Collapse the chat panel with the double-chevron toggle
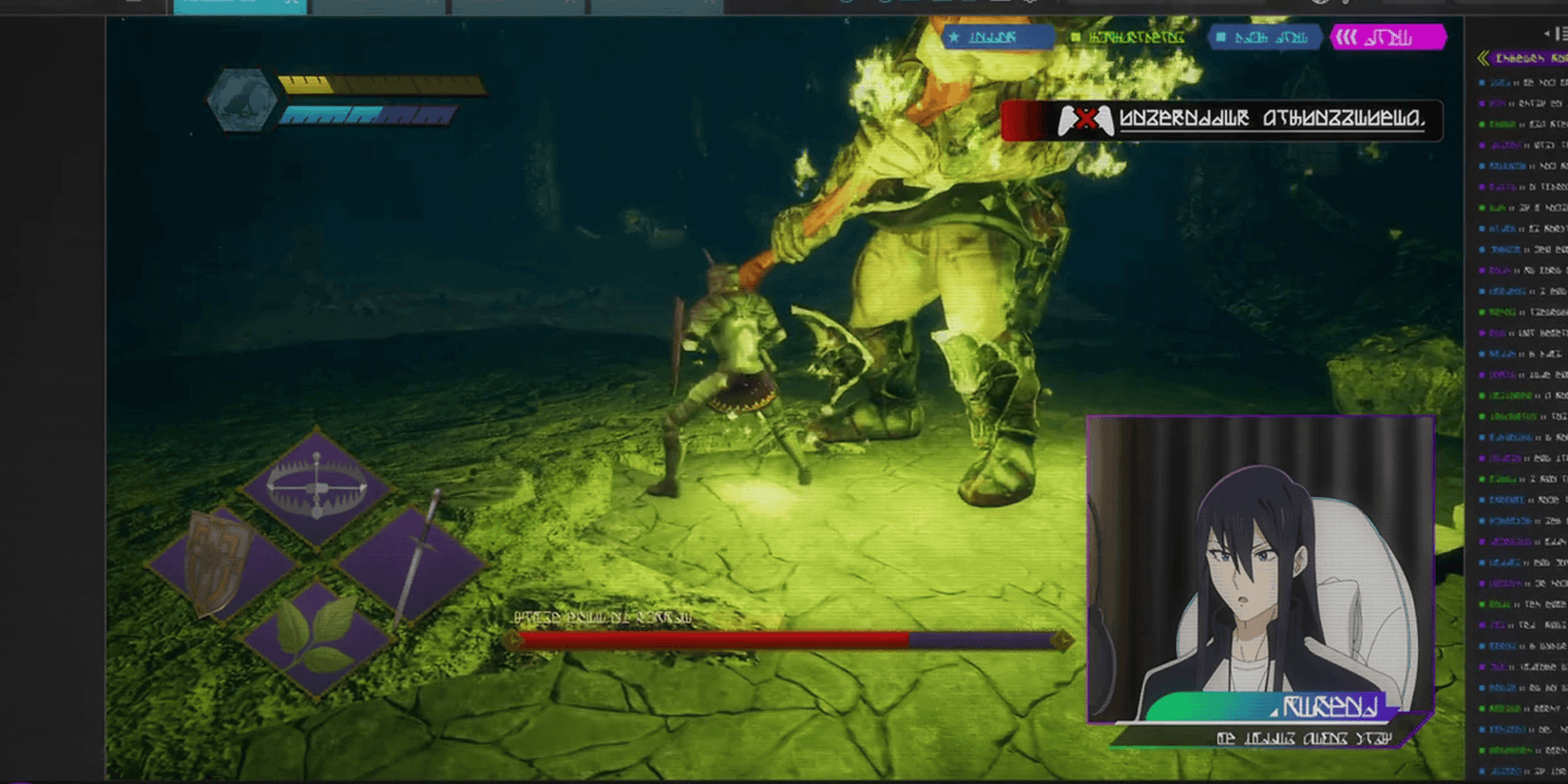This screenshot has height=784, width=1568. pos(1482,57)
